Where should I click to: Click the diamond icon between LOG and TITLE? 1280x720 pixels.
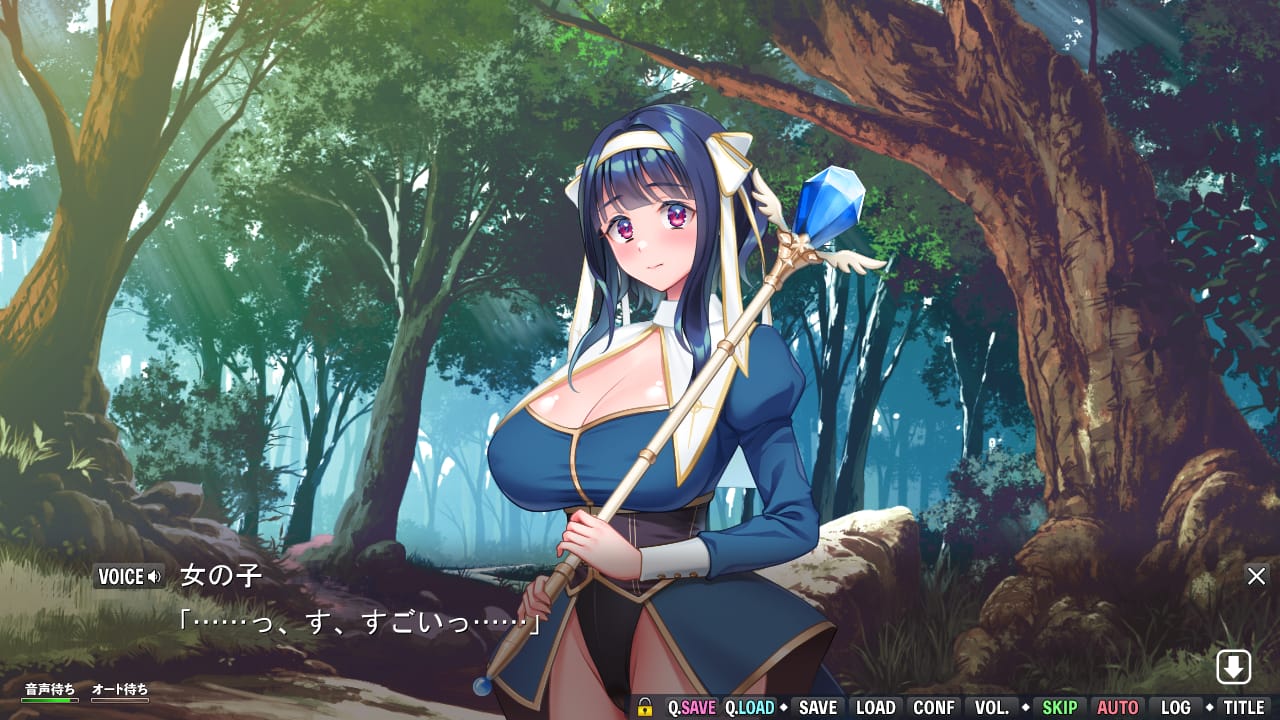1210,707
